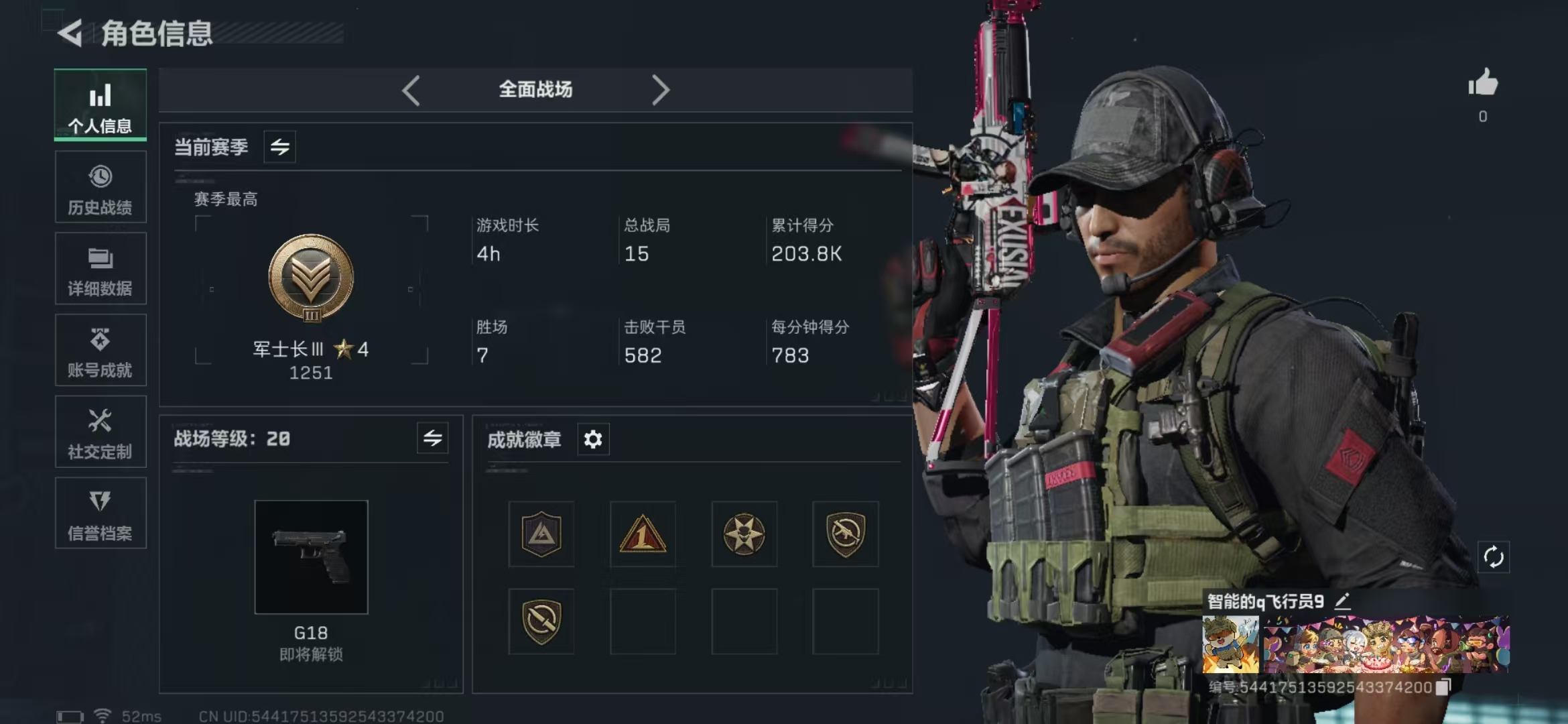Open 成就徽章 gear settings
This screenshot has width=1568, height=724.
(x=593, y=440)
